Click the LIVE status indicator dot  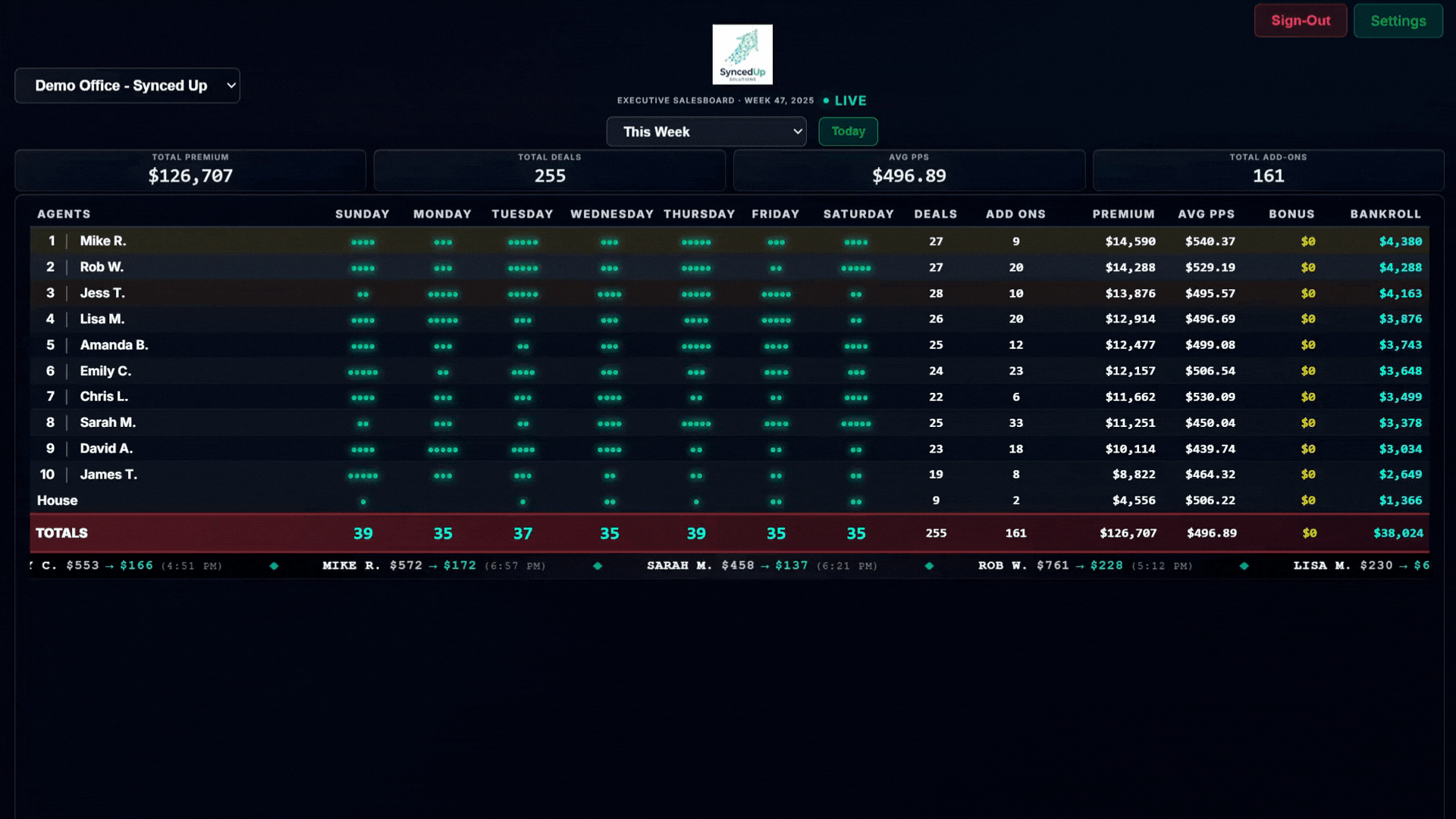coord(826,99)
